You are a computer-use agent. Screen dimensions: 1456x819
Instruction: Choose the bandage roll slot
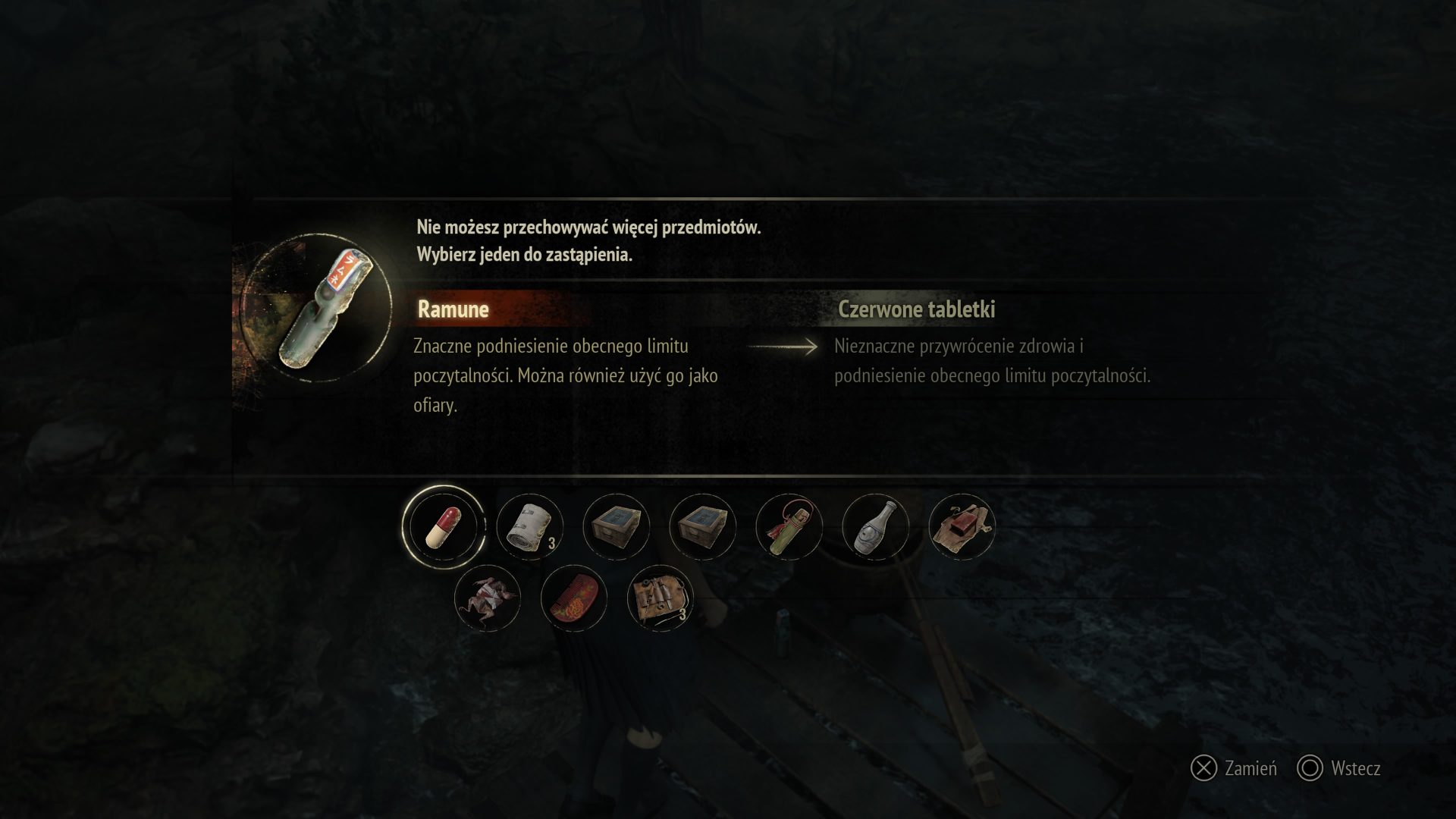[x=529, y=527]
